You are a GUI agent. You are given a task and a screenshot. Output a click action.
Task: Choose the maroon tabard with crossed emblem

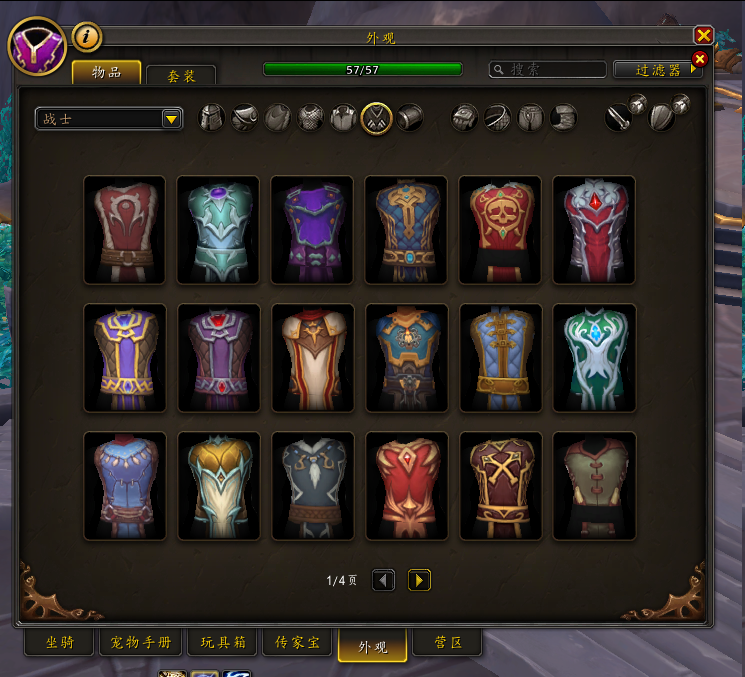click(500, 486)
